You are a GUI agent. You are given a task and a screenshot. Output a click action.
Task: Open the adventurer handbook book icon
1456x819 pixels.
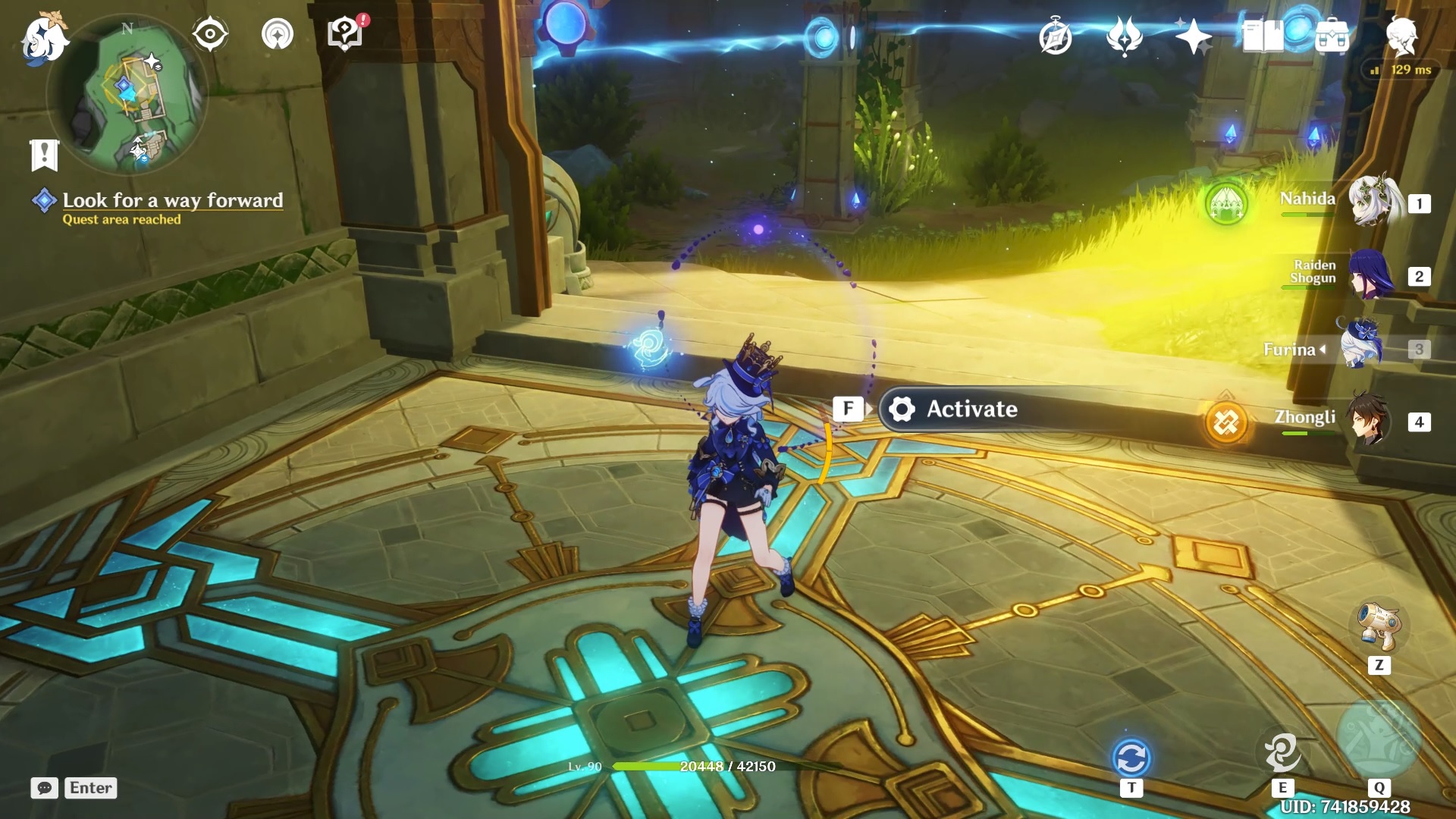1263,36
